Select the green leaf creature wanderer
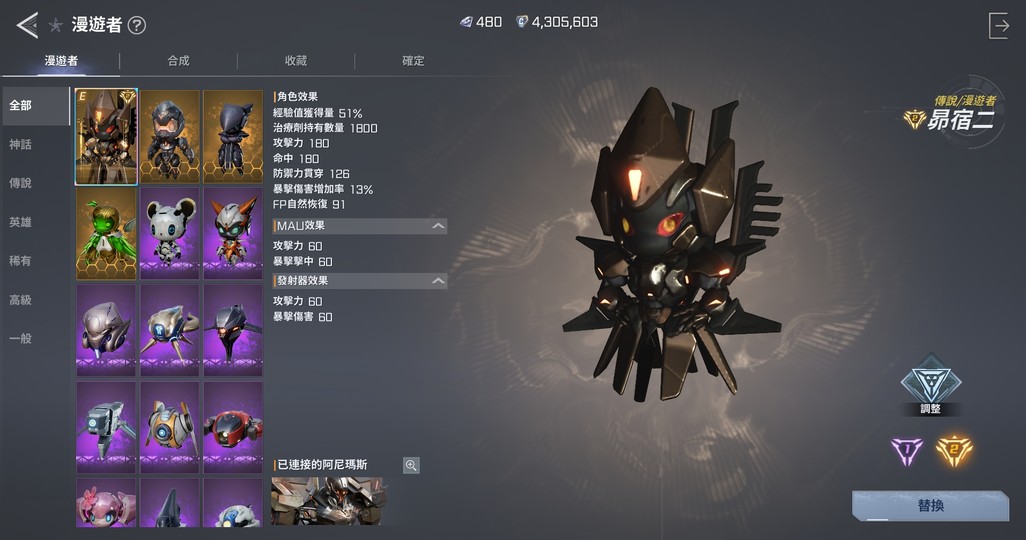The height and width of the screenshot is (540, 1026). (x=106, y=233)
